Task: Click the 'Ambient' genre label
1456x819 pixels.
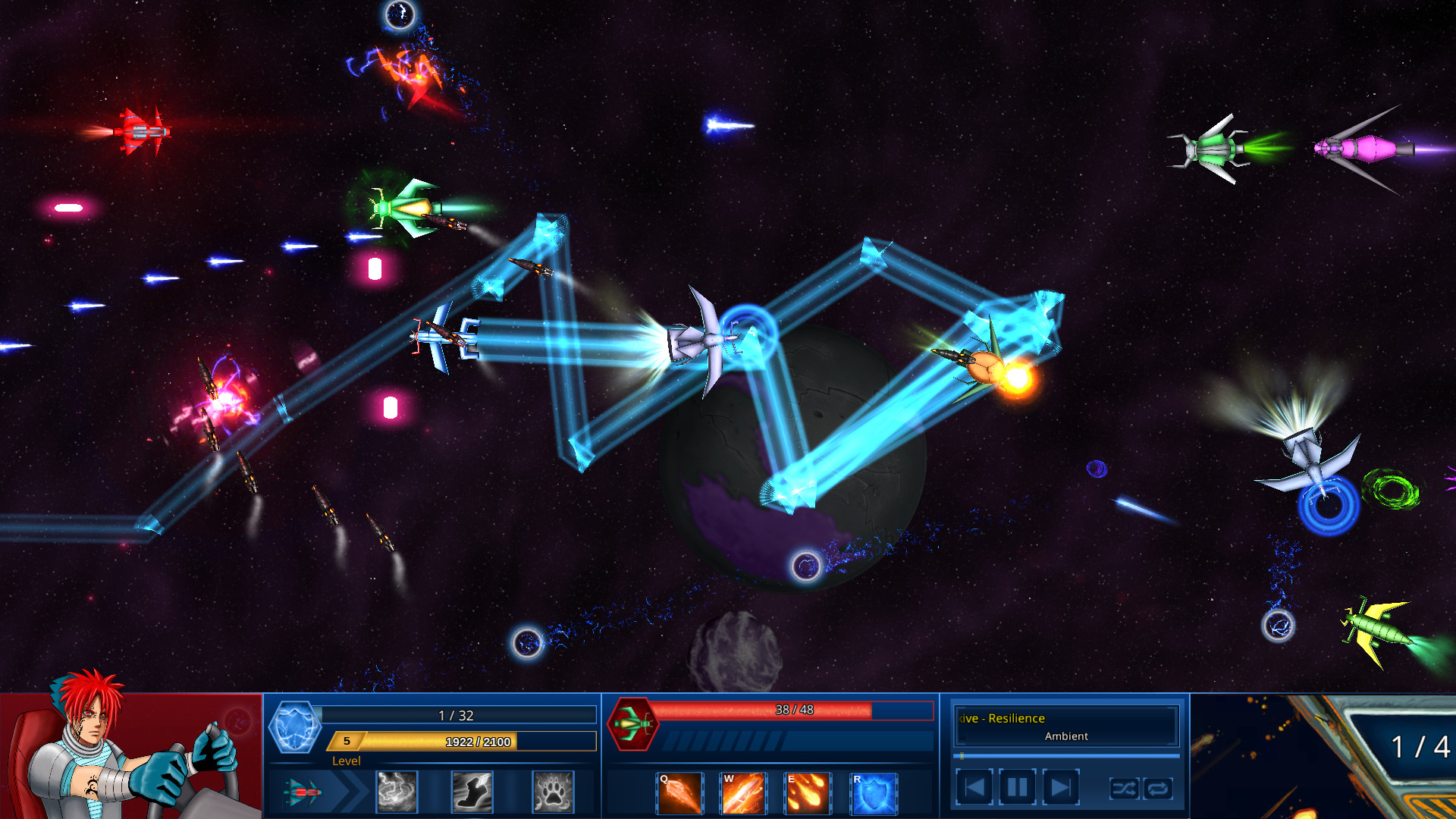Action: (x=1065, y=736)
